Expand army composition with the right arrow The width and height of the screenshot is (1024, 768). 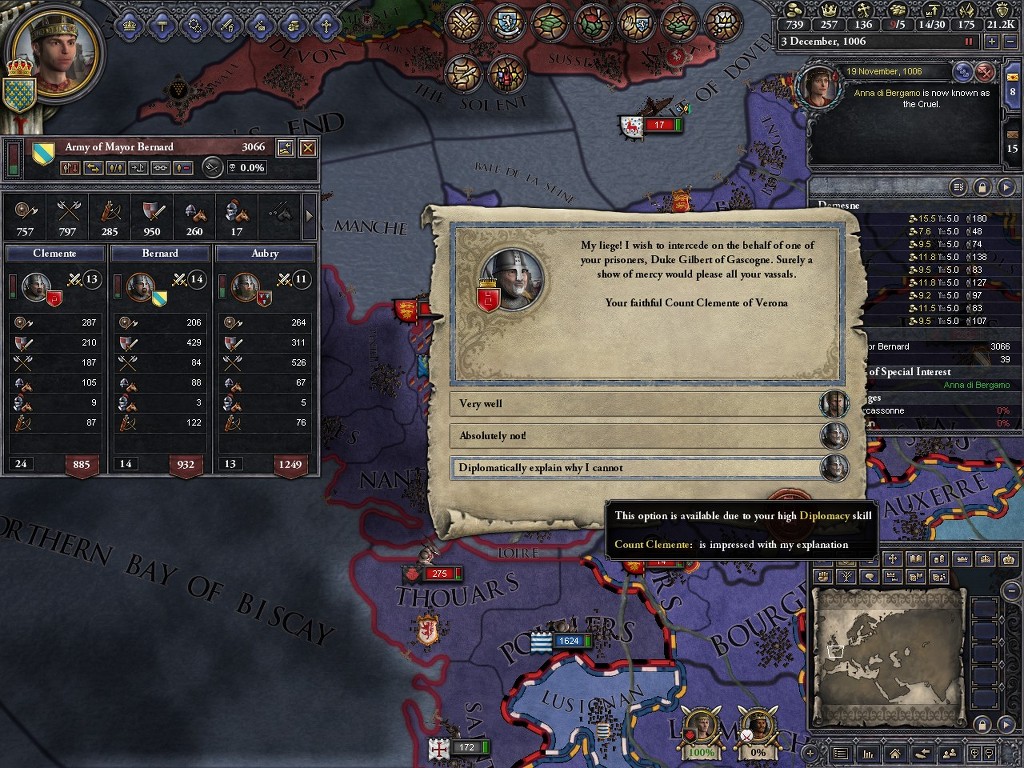coord(308,214)
